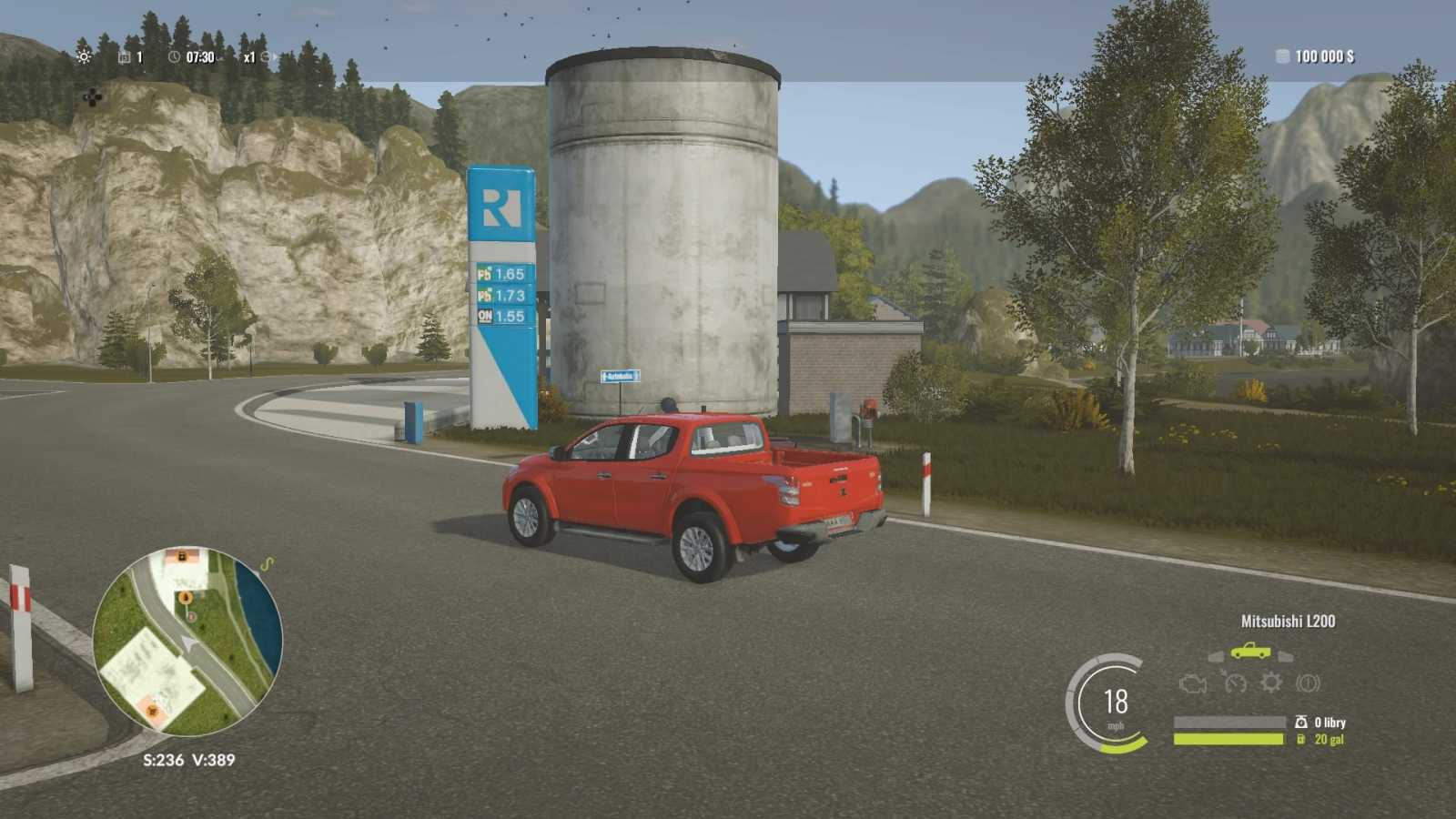The image size is (1456, 819).
Task: Toggle the engine status icon
Action: [x=1192, y=683]
